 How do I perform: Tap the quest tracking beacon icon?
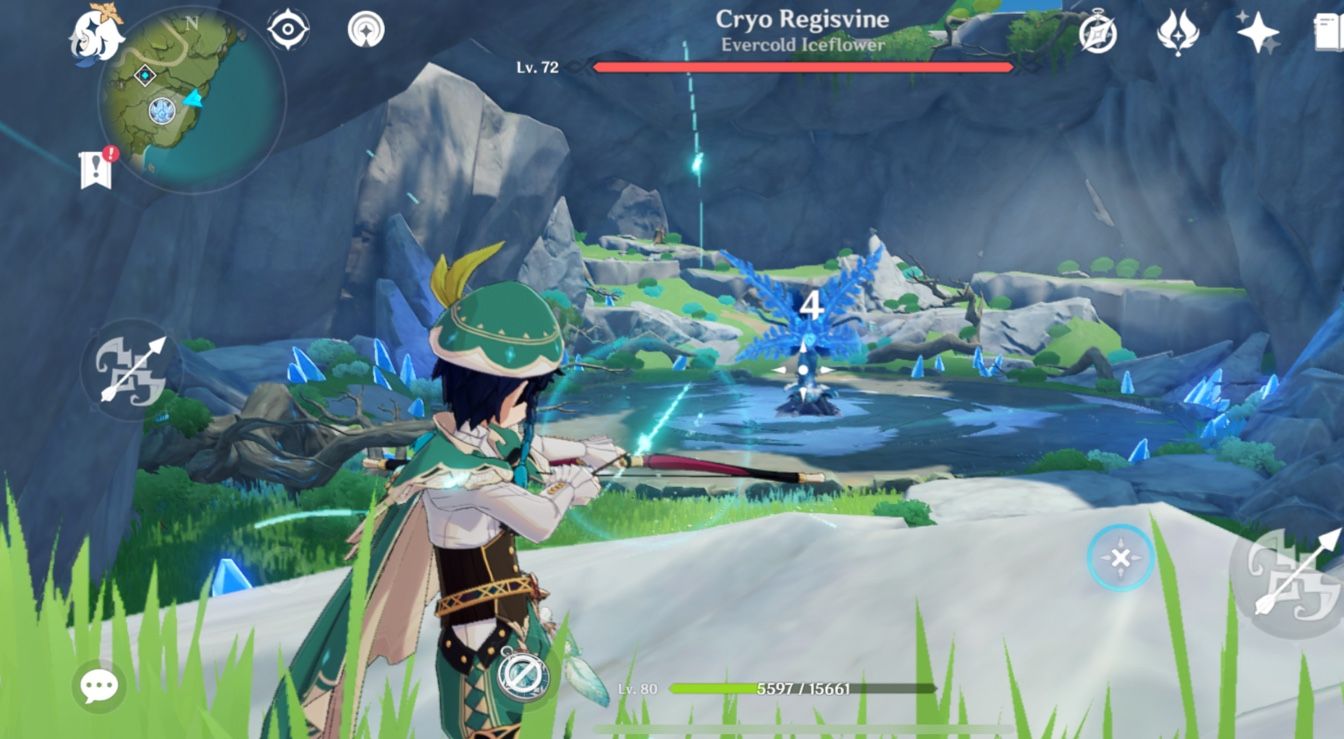pyautogui.click(x=368, y=28)
